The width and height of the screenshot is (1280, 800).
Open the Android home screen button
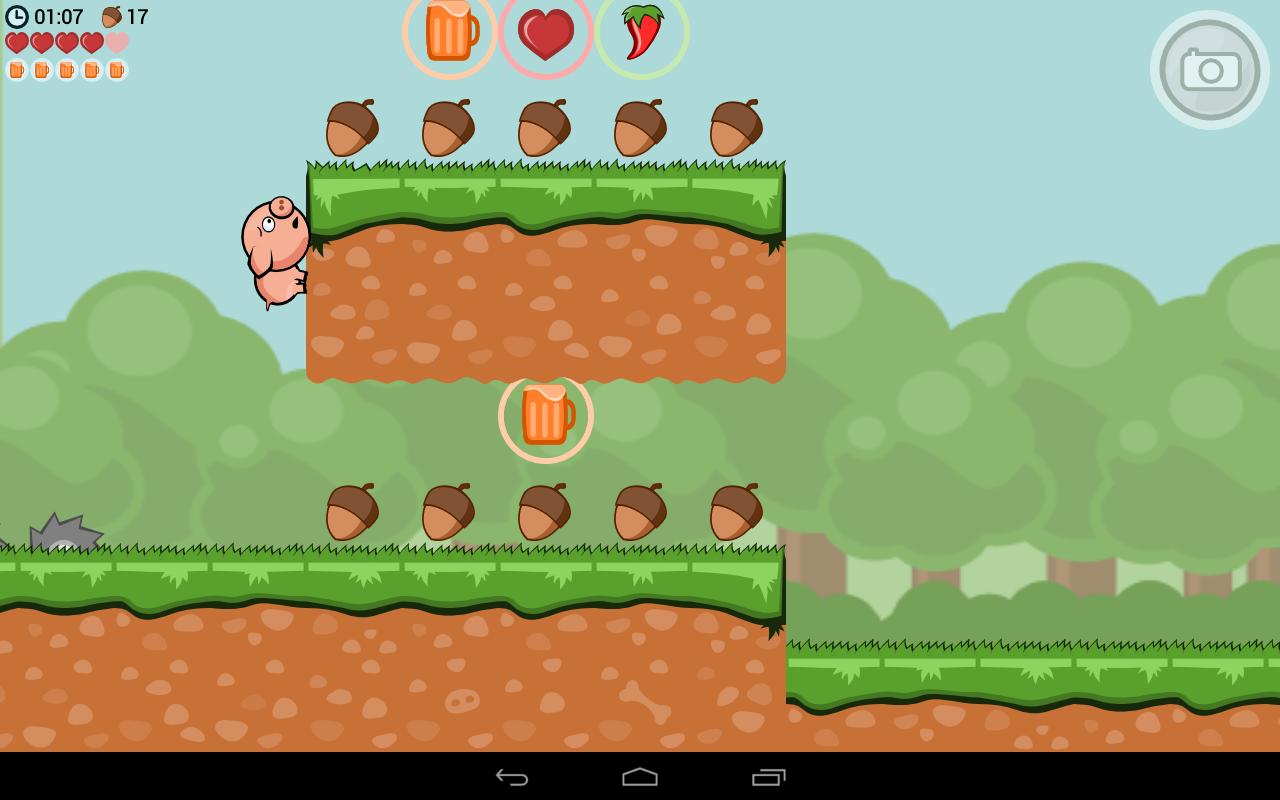click(x=640, y=777)
